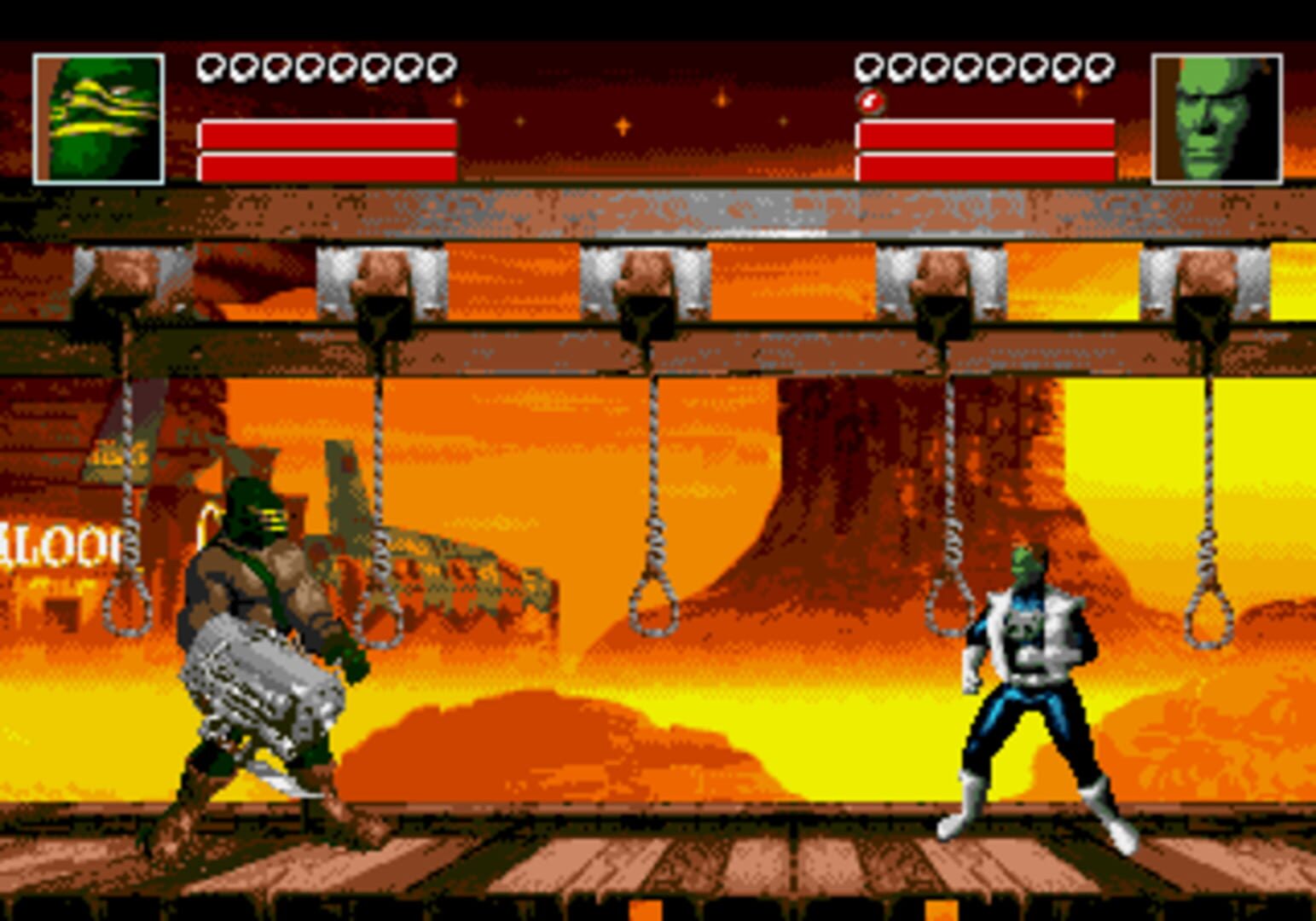Image resolution: width=1316 pixels, height=921 pixels.
Task: Select the left player's green portrait
Action: coord(98,118)
